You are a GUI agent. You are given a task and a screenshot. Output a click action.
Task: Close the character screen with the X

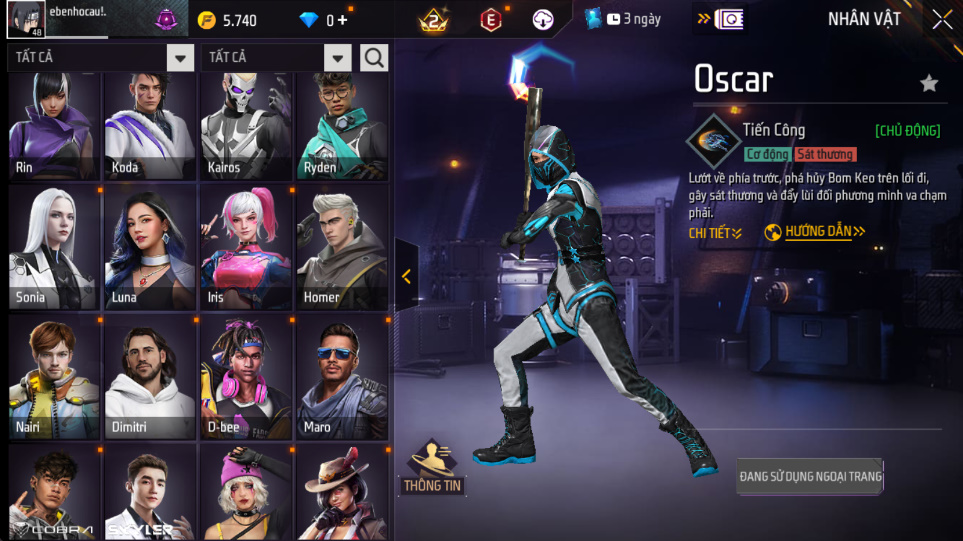point(941,20)
